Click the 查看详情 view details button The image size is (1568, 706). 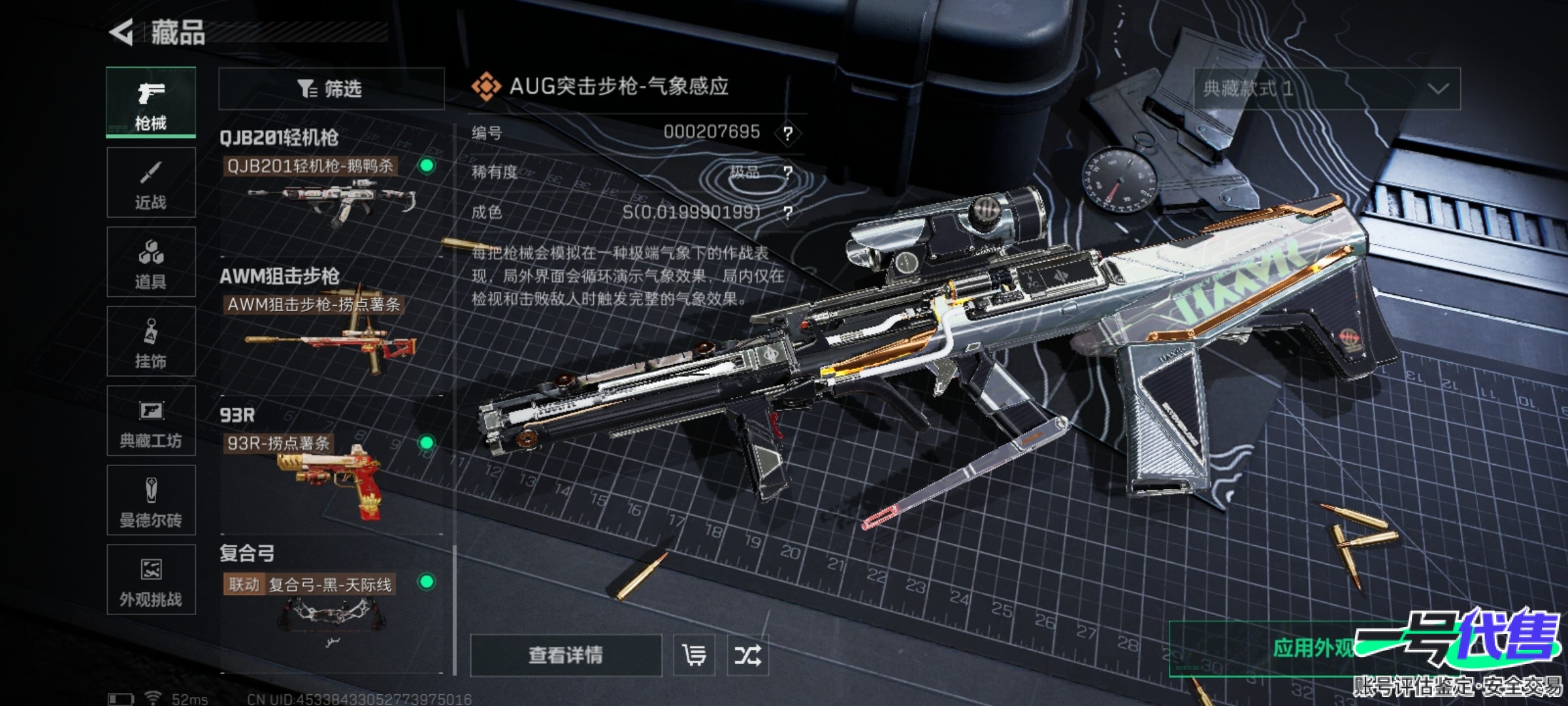pyautogui.click(x=566, y=655)
